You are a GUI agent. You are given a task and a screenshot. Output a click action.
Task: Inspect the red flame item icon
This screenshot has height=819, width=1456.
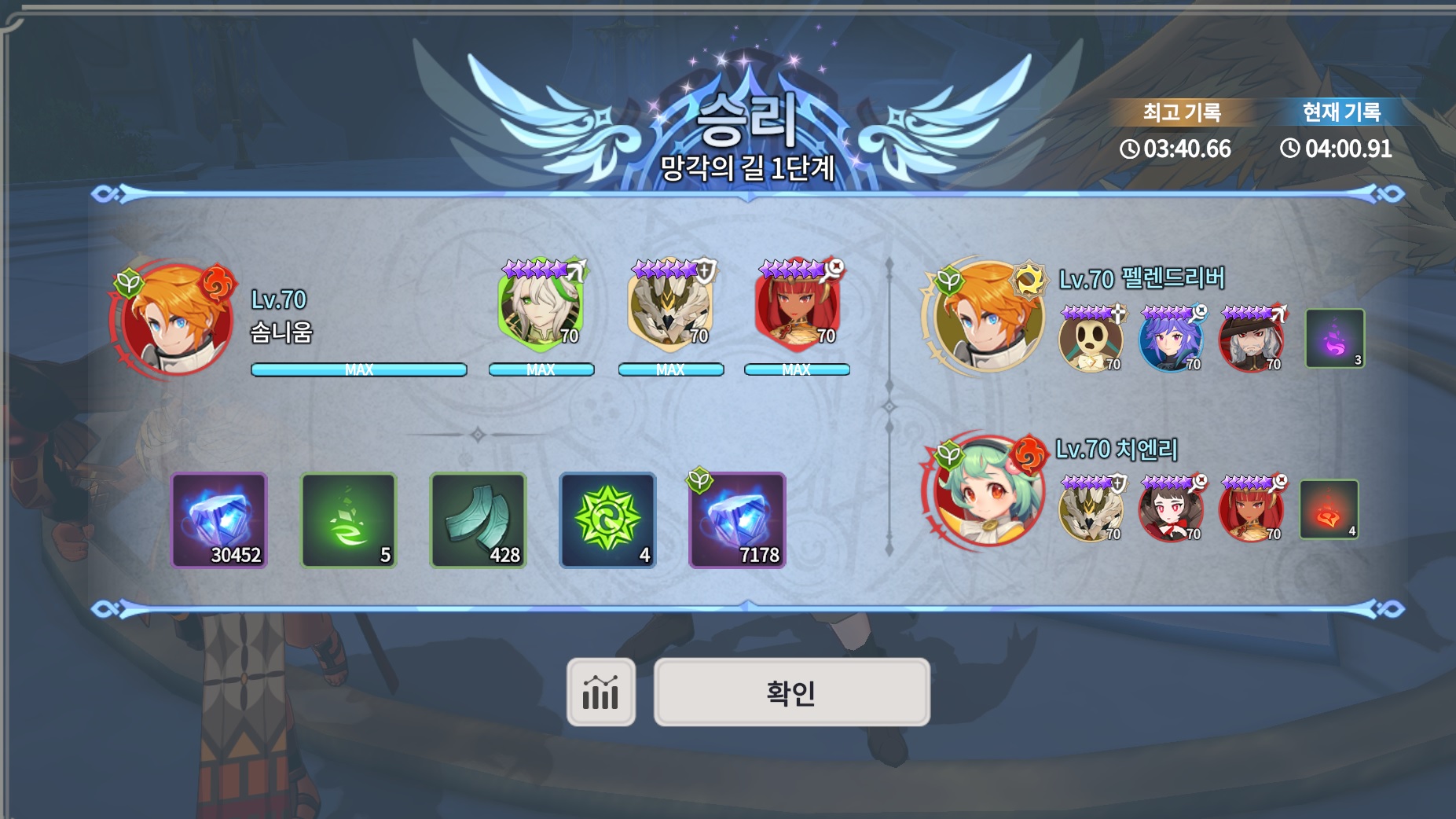(x=1329, y=509)
